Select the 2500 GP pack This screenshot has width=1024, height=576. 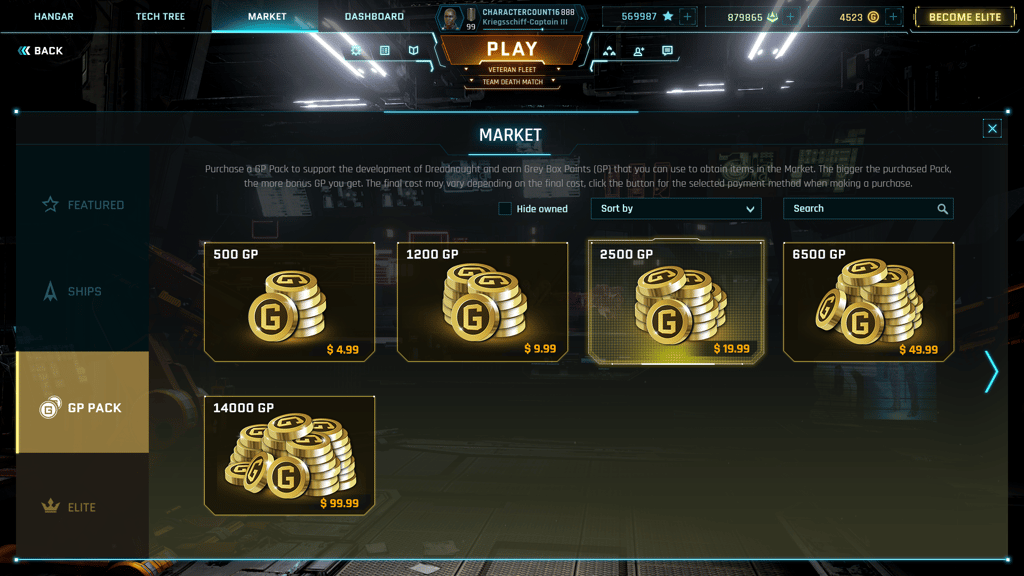[x=676, y=301]
